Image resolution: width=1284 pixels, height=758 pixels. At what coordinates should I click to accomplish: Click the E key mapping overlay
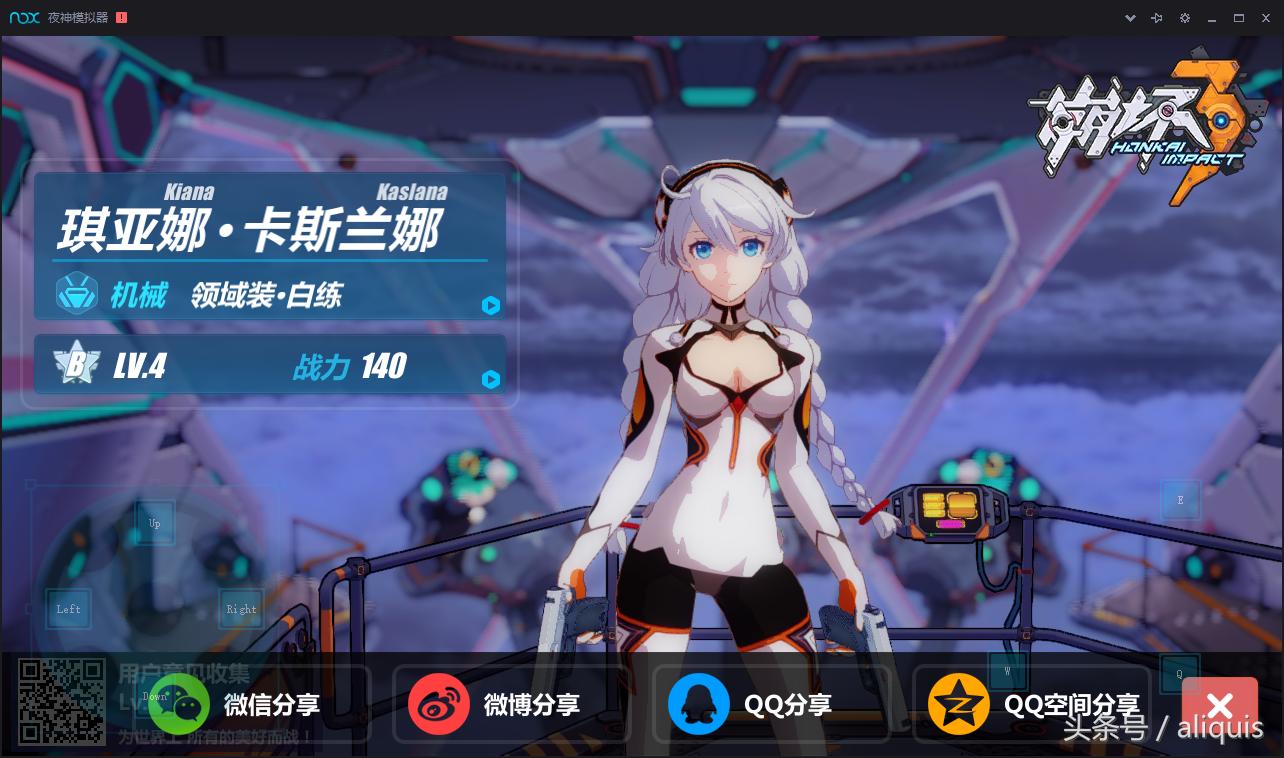pos(1180,499)
